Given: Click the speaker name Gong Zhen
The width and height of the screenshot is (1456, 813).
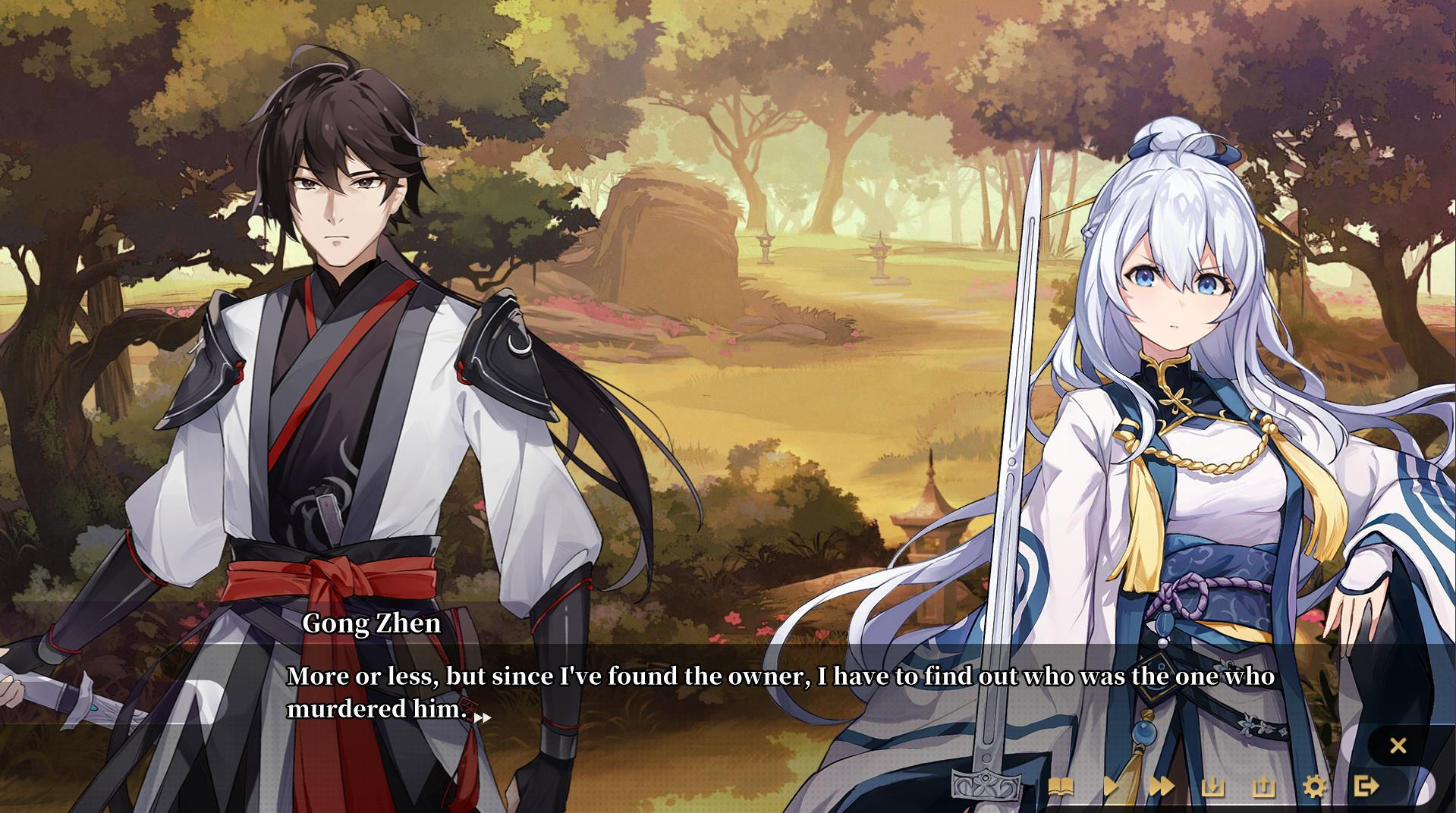Looking at the screenshot, I should click(x=371, y=624).
